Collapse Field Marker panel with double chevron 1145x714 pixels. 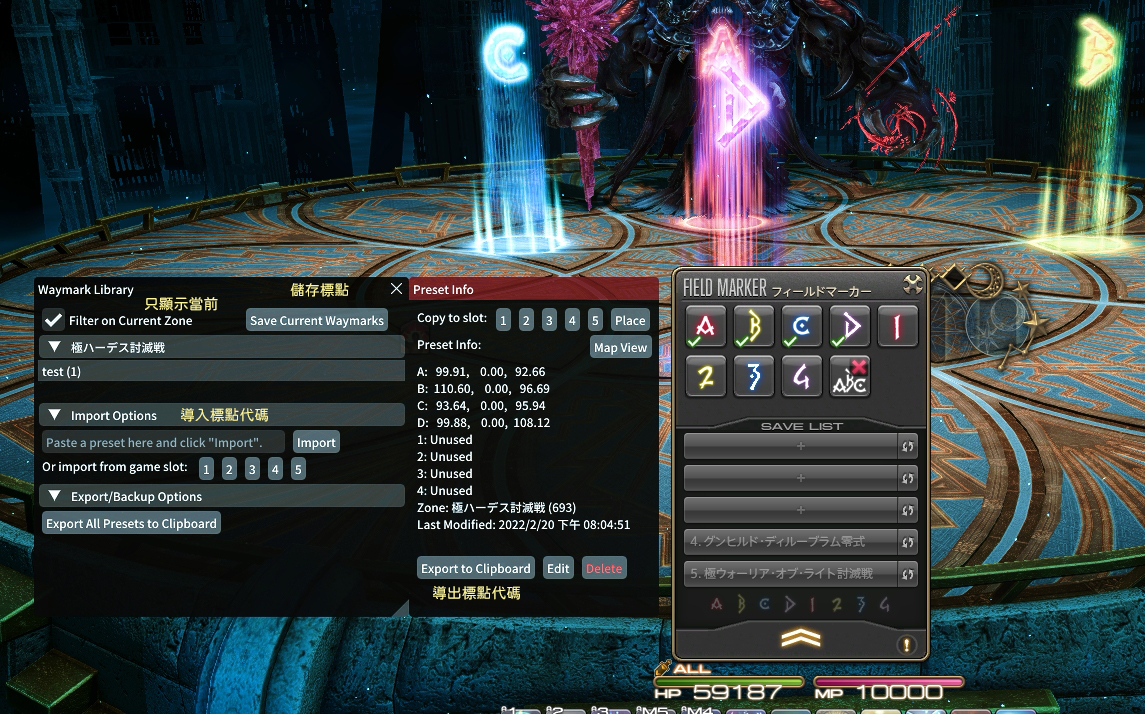click(x=800, y=638)
